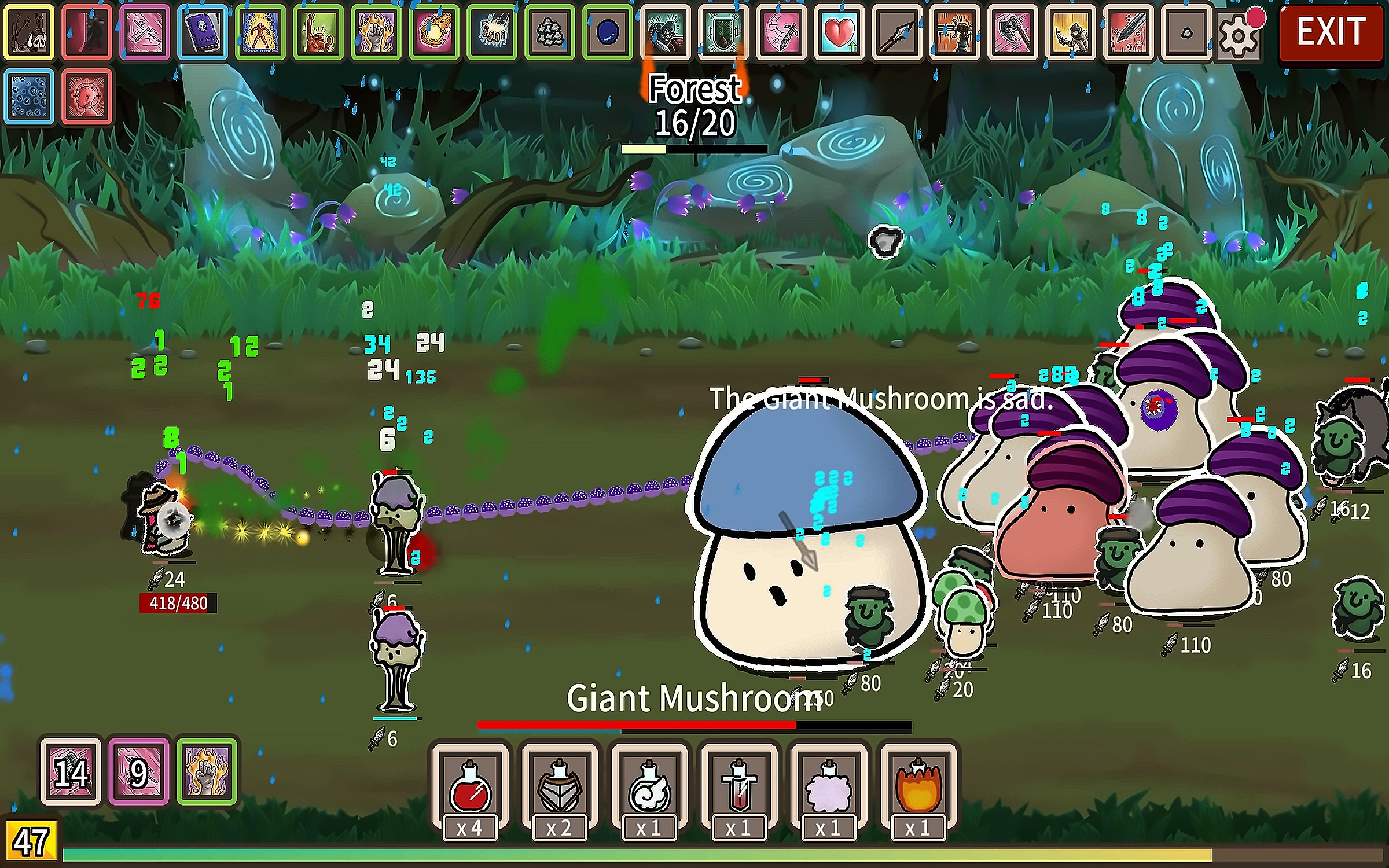Click the red EXIT button
1389x868 pixels.
point(1330,32)
